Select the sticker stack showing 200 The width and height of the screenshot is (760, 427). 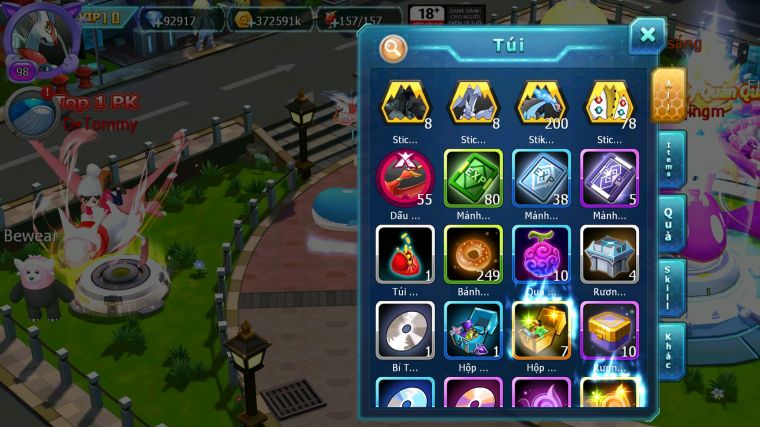[541, 103]
